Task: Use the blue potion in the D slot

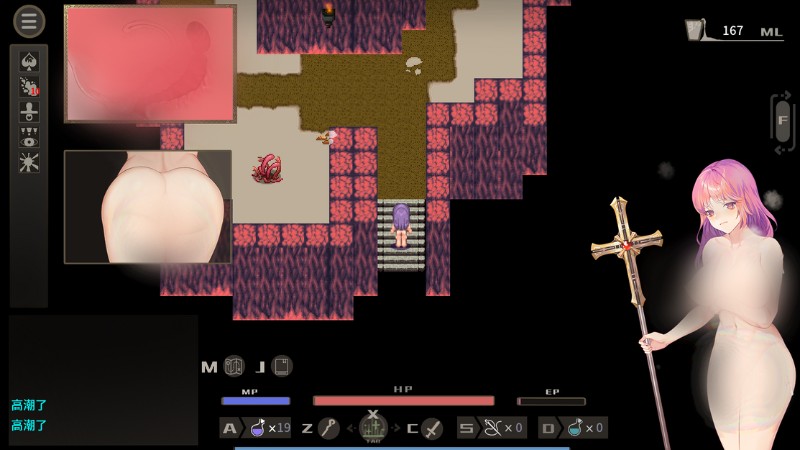Action: click(x=572, y=428)
